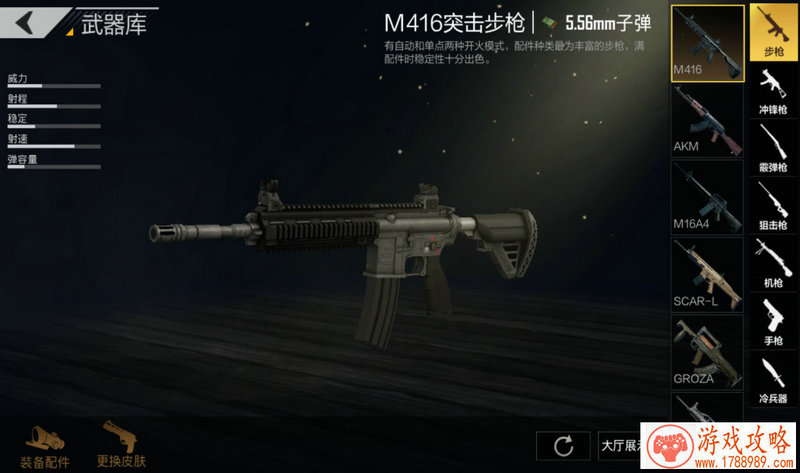This screenshot has width=800, height=473.
Task: Click the 大厅展示 lobby display button
Action: 620,445
